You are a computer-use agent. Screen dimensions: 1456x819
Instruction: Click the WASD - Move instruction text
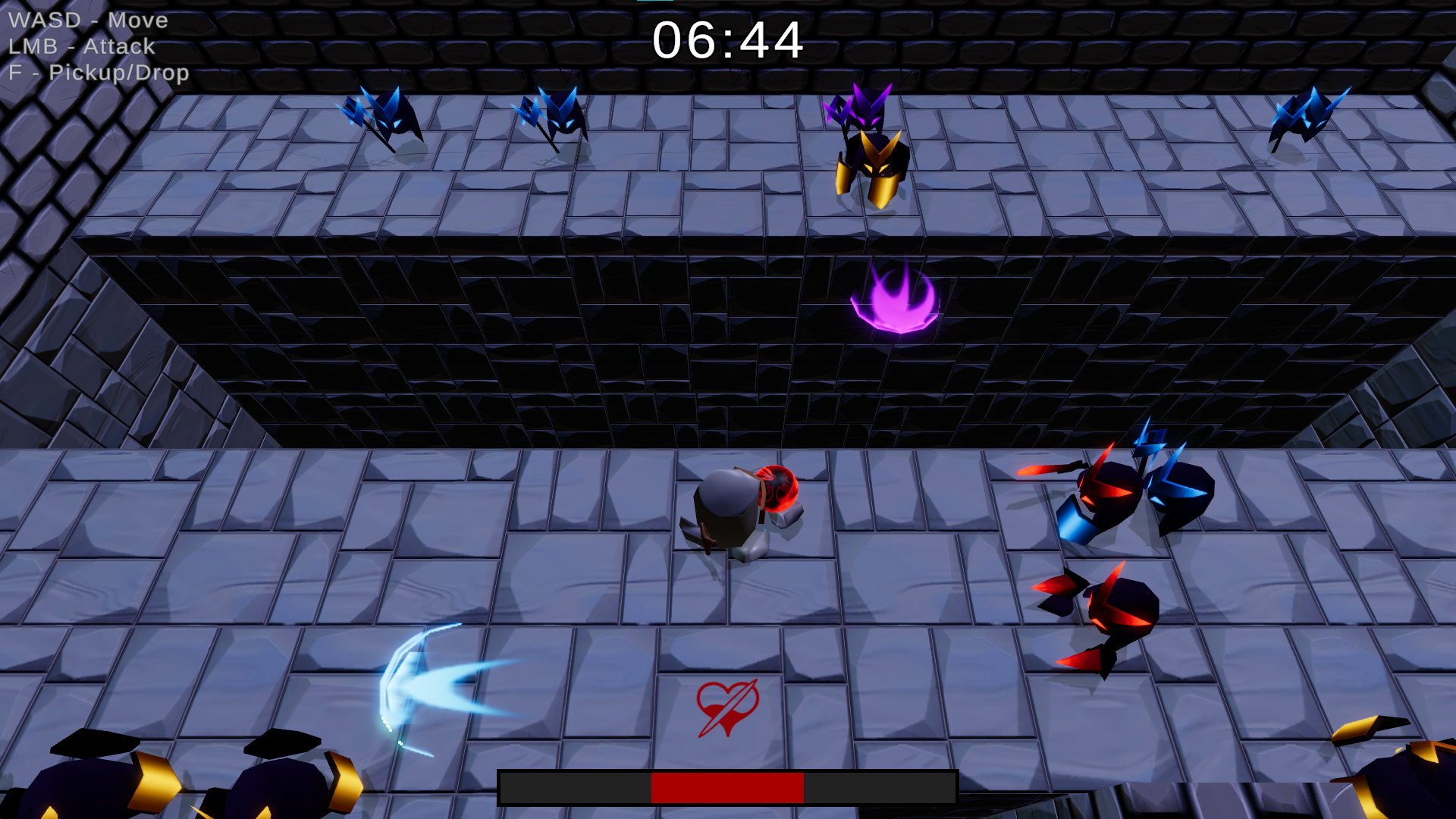click(87, 20)
